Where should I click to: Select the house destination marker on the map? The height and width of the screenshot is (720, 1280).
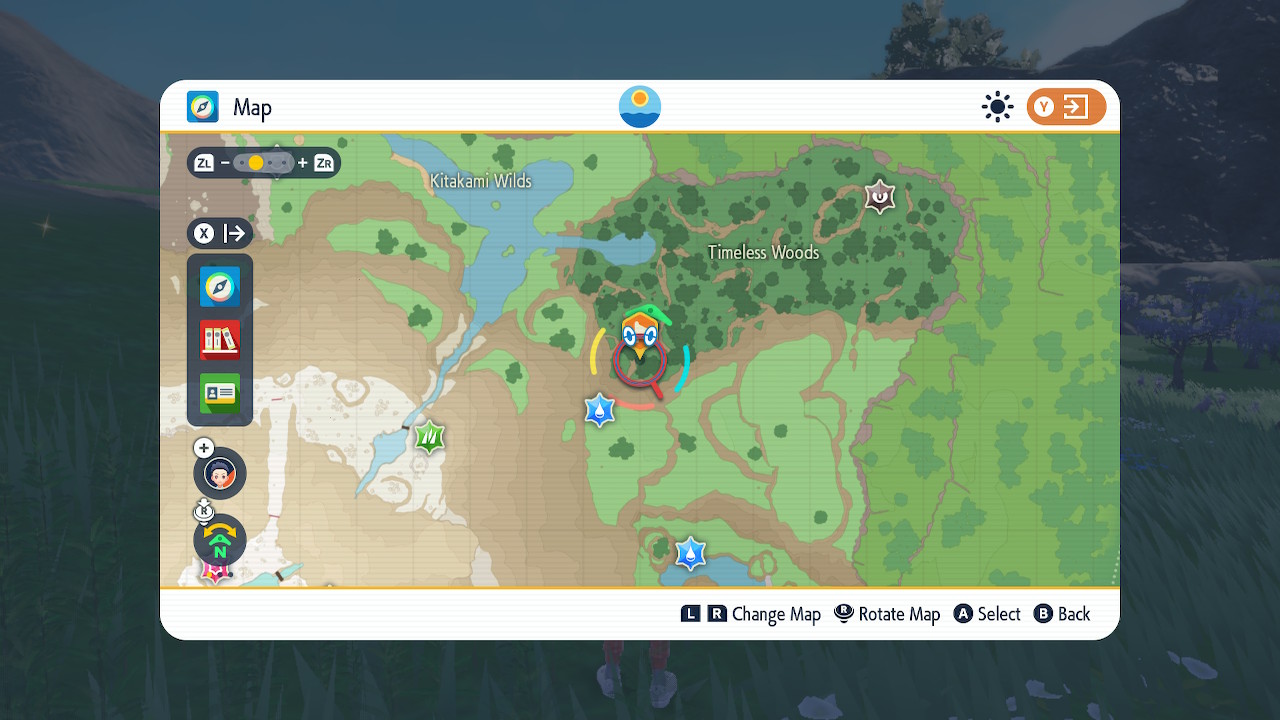pyautogui.click(x=640, y=330)
